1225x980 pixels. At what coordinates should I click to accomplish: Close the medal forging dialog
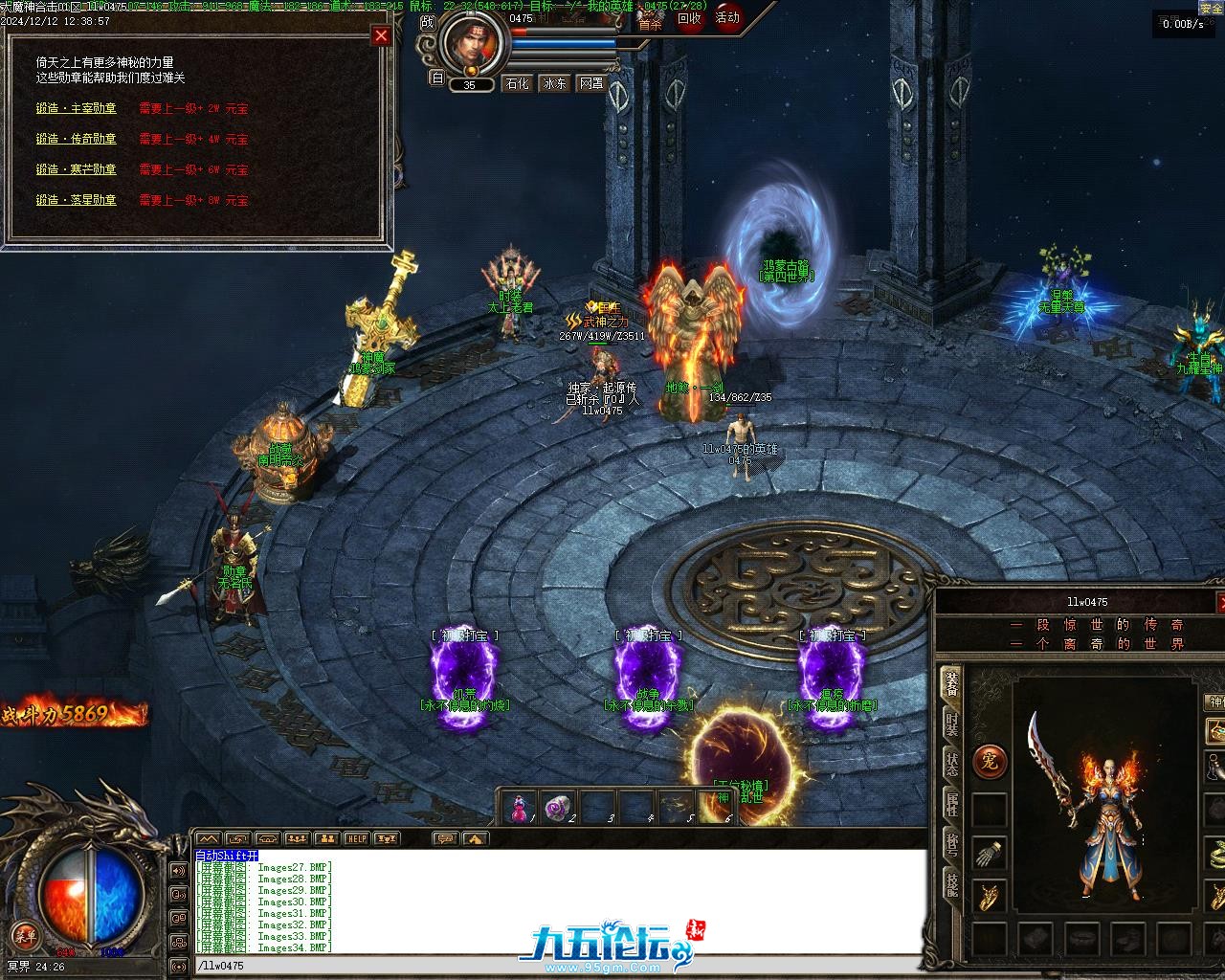click(381, 36)
